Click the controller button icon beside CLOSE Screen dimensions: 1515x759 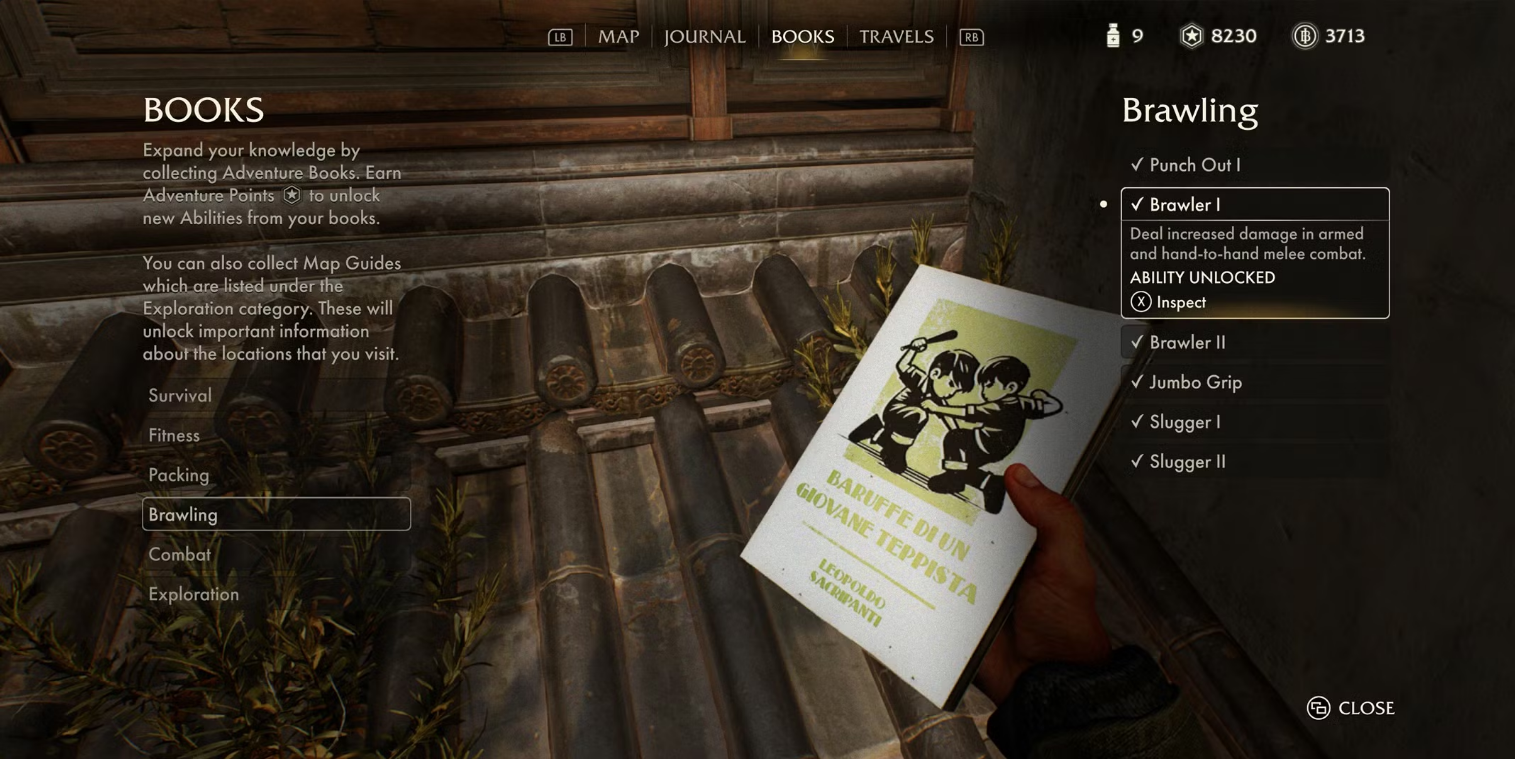click(1317, 707)
